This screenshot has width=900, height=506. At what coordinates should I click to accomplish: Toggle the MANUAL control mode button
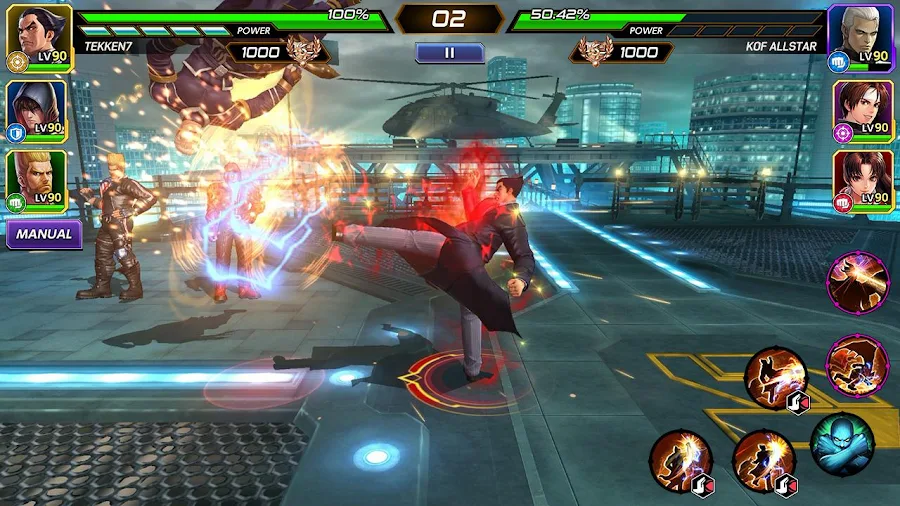point(44,234)
